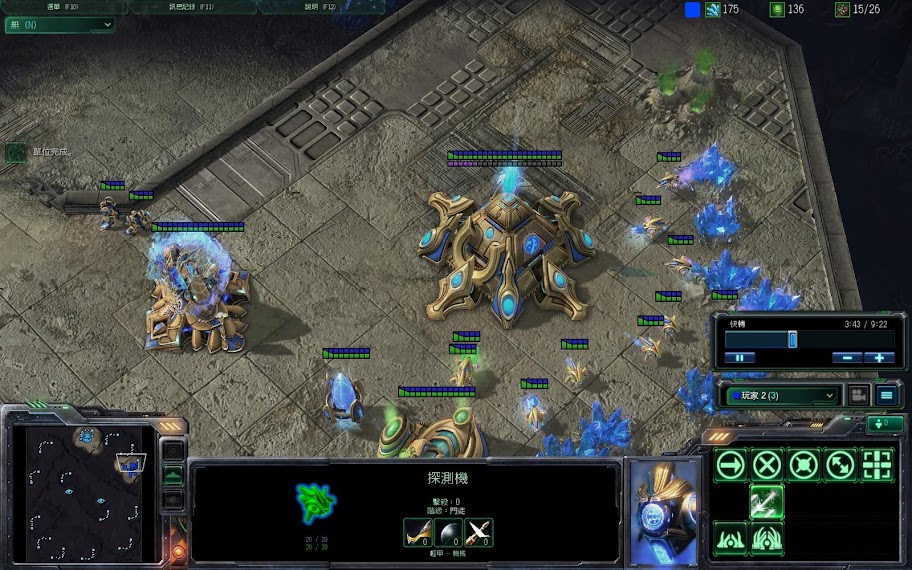This screenshot has width=912, height=570.
Task: Open the 玩家 2 player view dropdown
Action: click(x=780, y=395)
